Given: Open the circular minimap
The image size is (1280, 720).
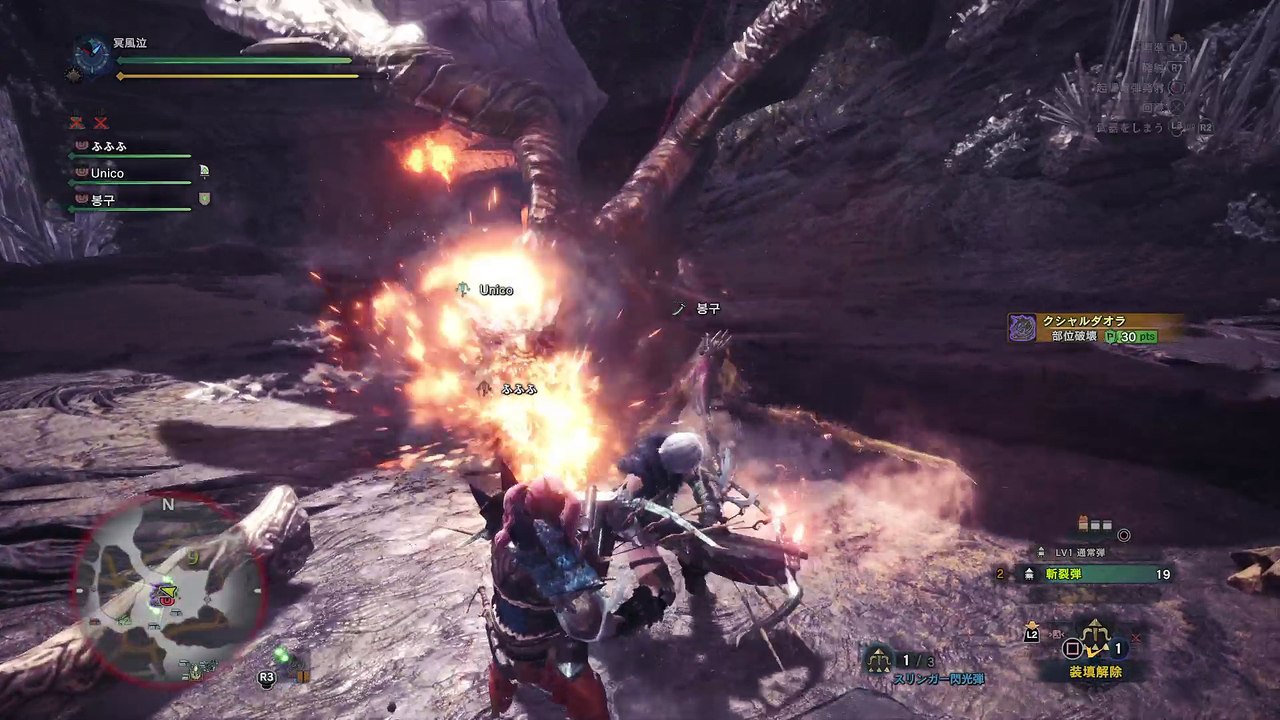Looking at the screenshot, I should point(168,590).
